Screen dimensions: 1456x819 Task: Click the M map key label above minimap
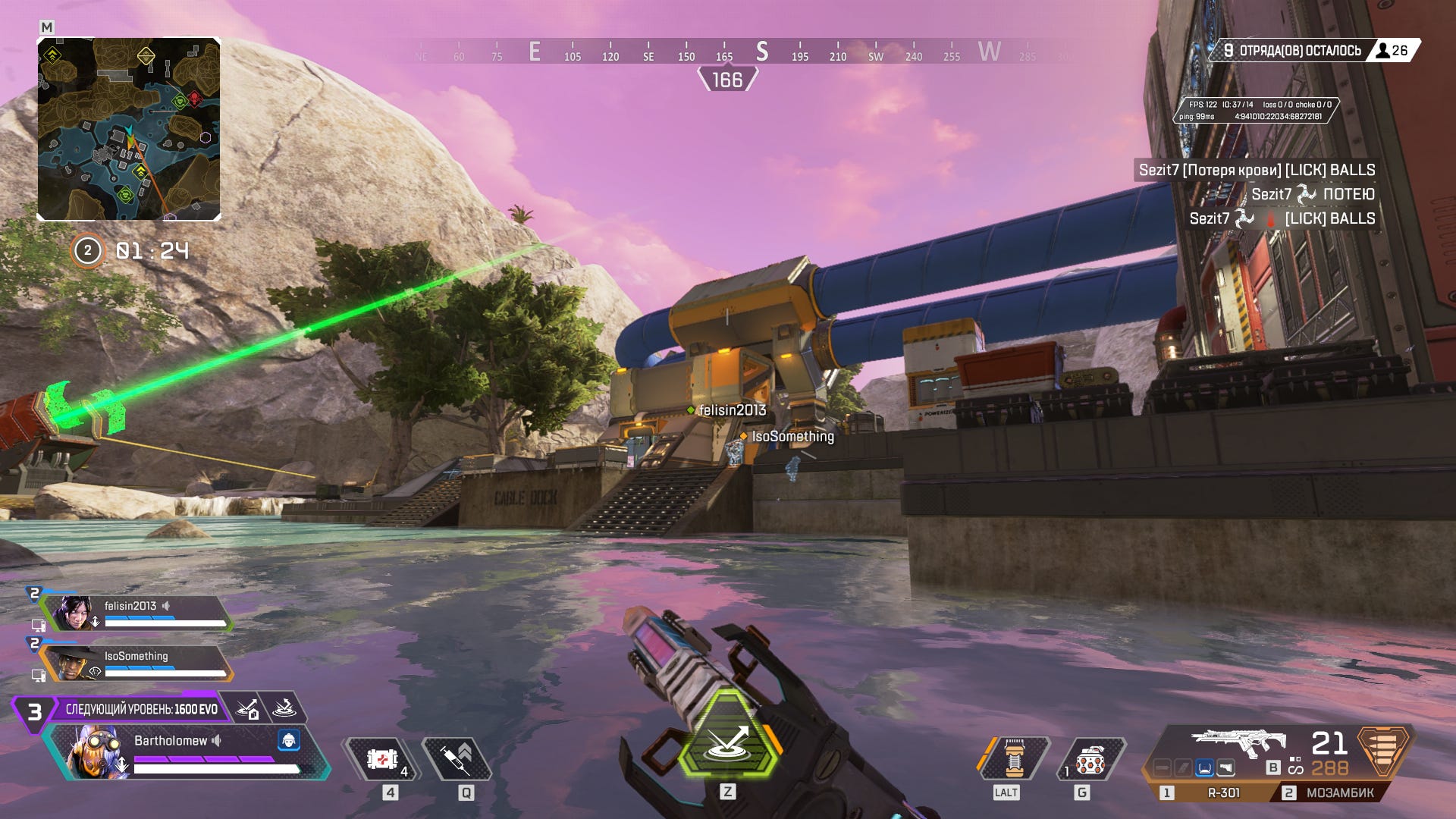[47, 27]
